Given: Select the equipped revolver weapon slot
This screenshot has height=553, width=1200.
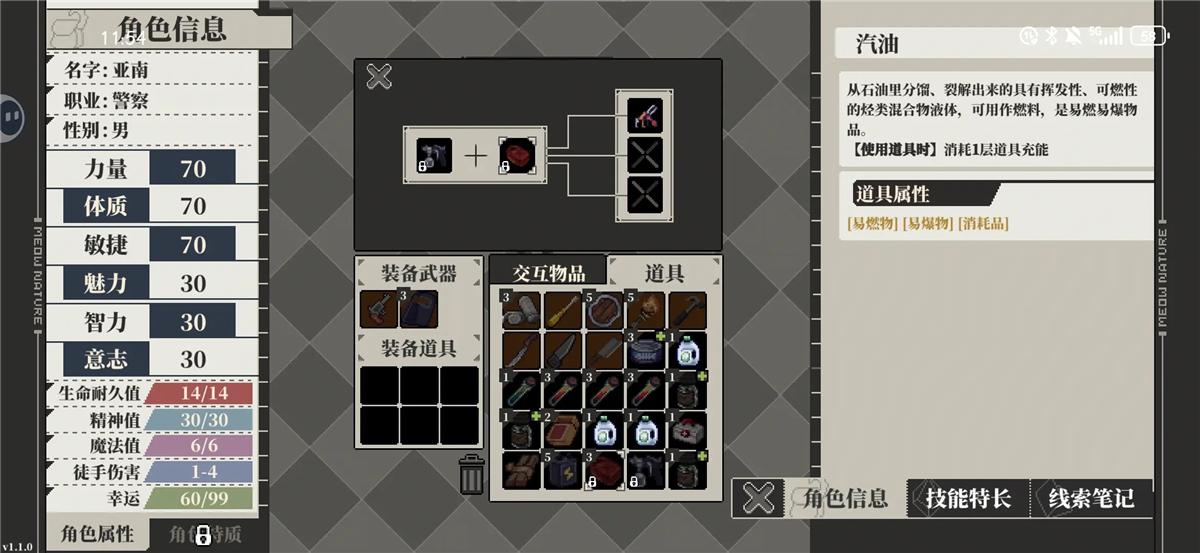Looking at the screenshot, I should [379, 309].
